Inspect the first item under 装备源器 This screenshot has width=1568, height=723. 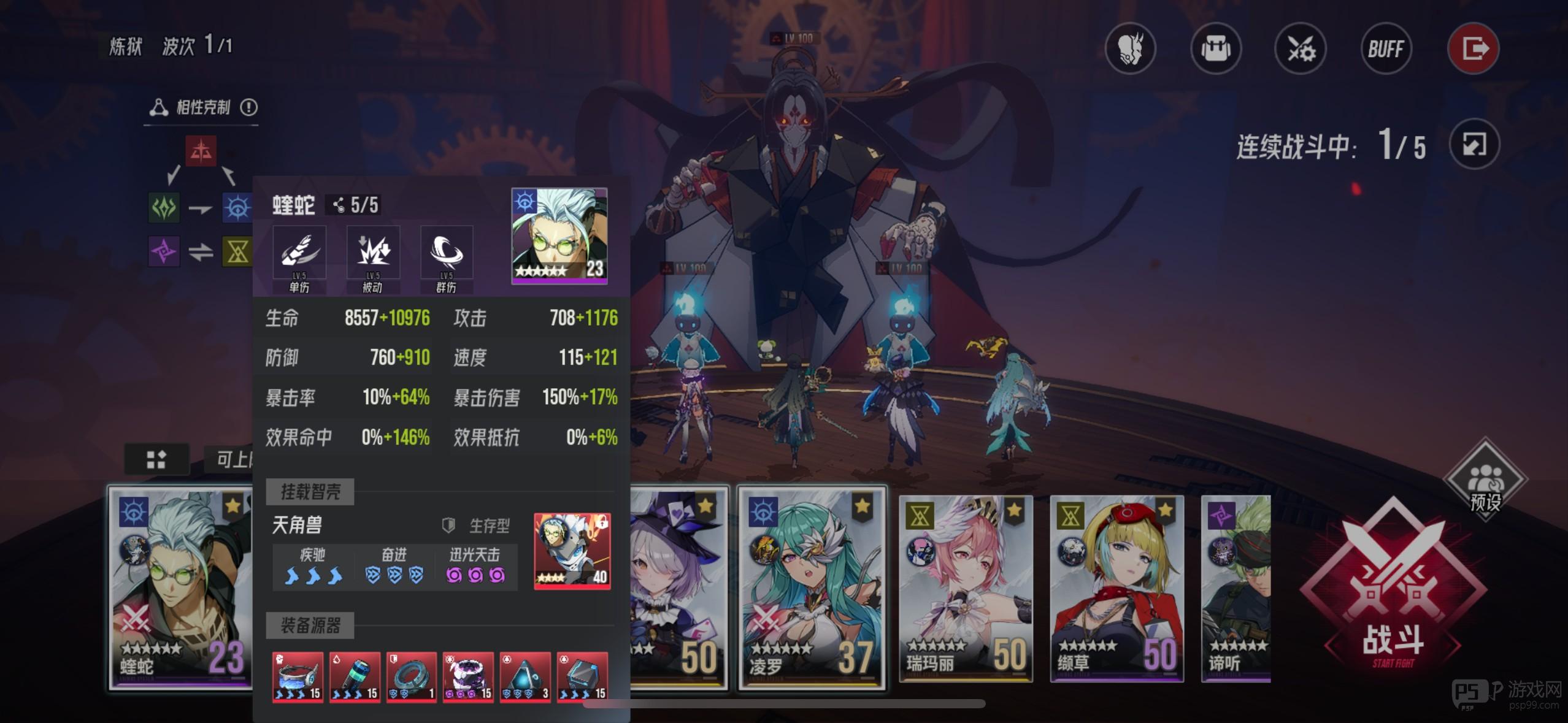pyautogui.click(x=297, y=676)
